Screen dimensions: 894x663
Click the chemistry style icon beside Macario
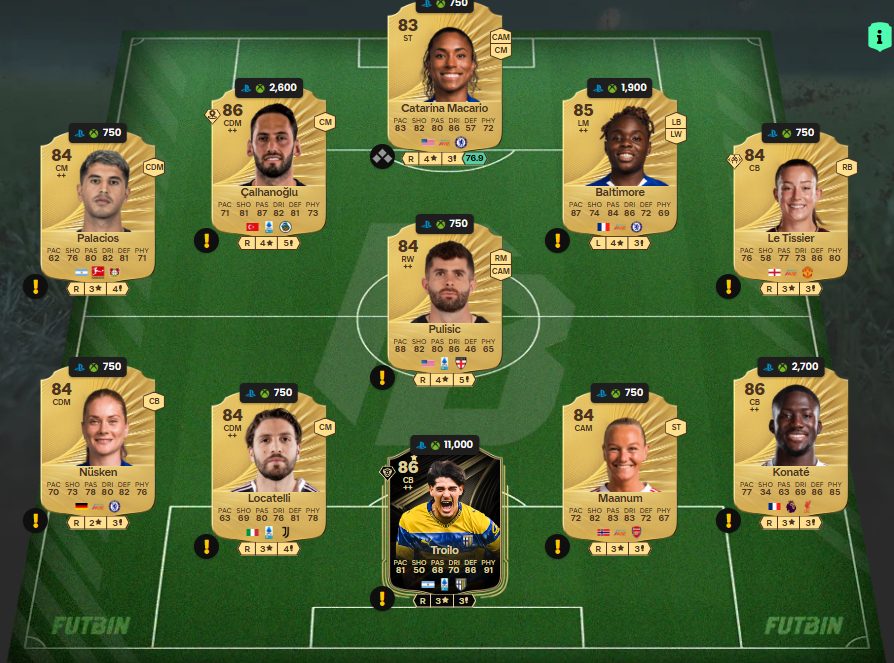382,157
